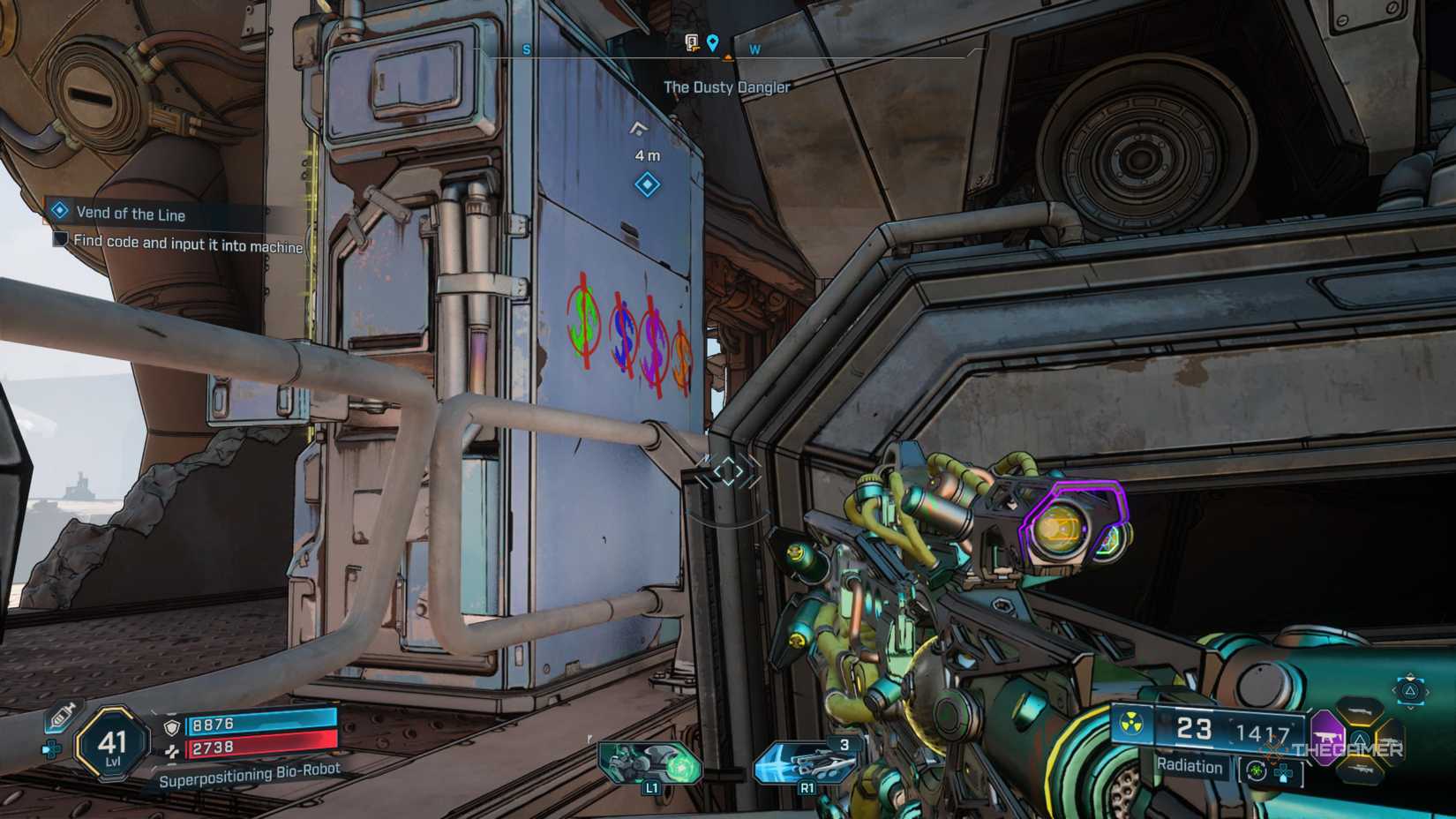Select the 'The Dusty Dangler' location label
This screenshot has width=1456, height=819.
(x=727, y=87)
